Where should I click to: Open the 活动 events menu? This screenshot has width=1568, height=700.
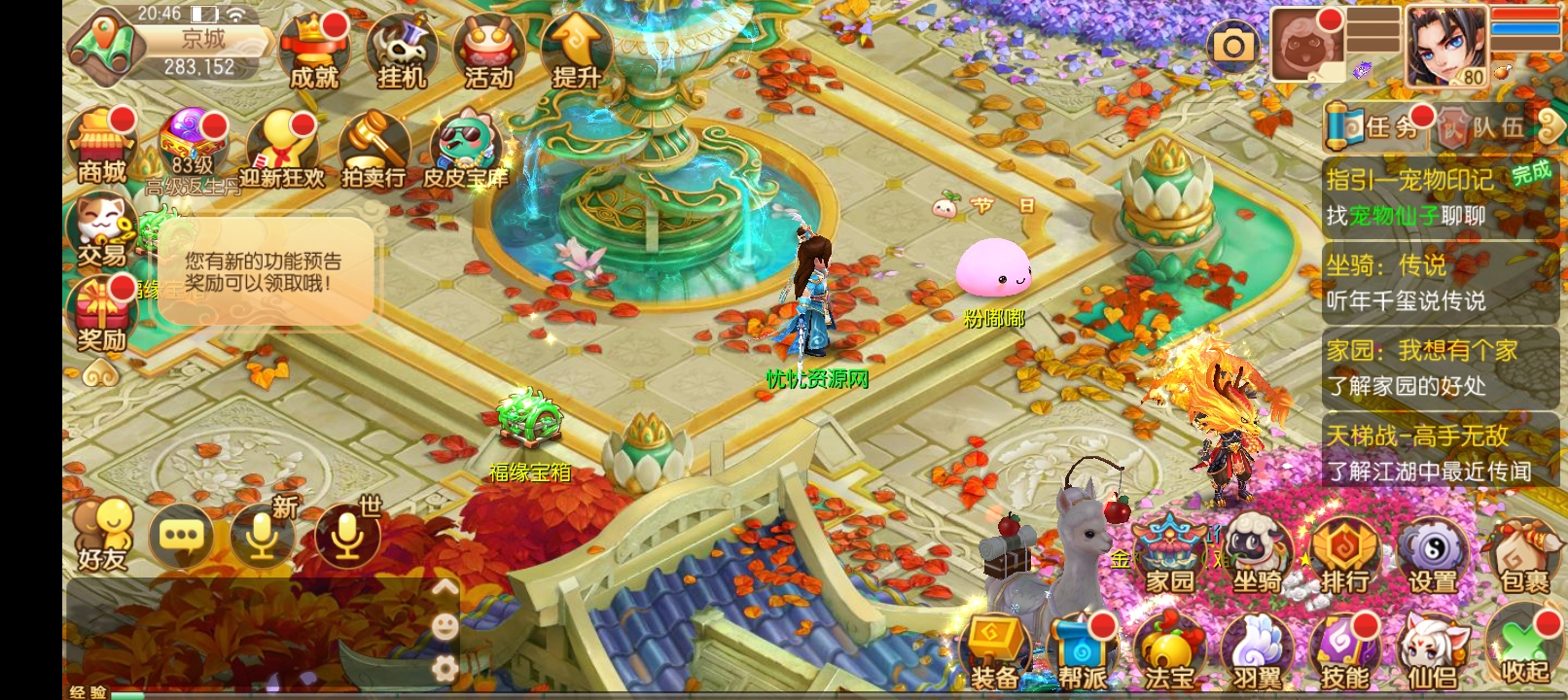[x=488, y=51]
